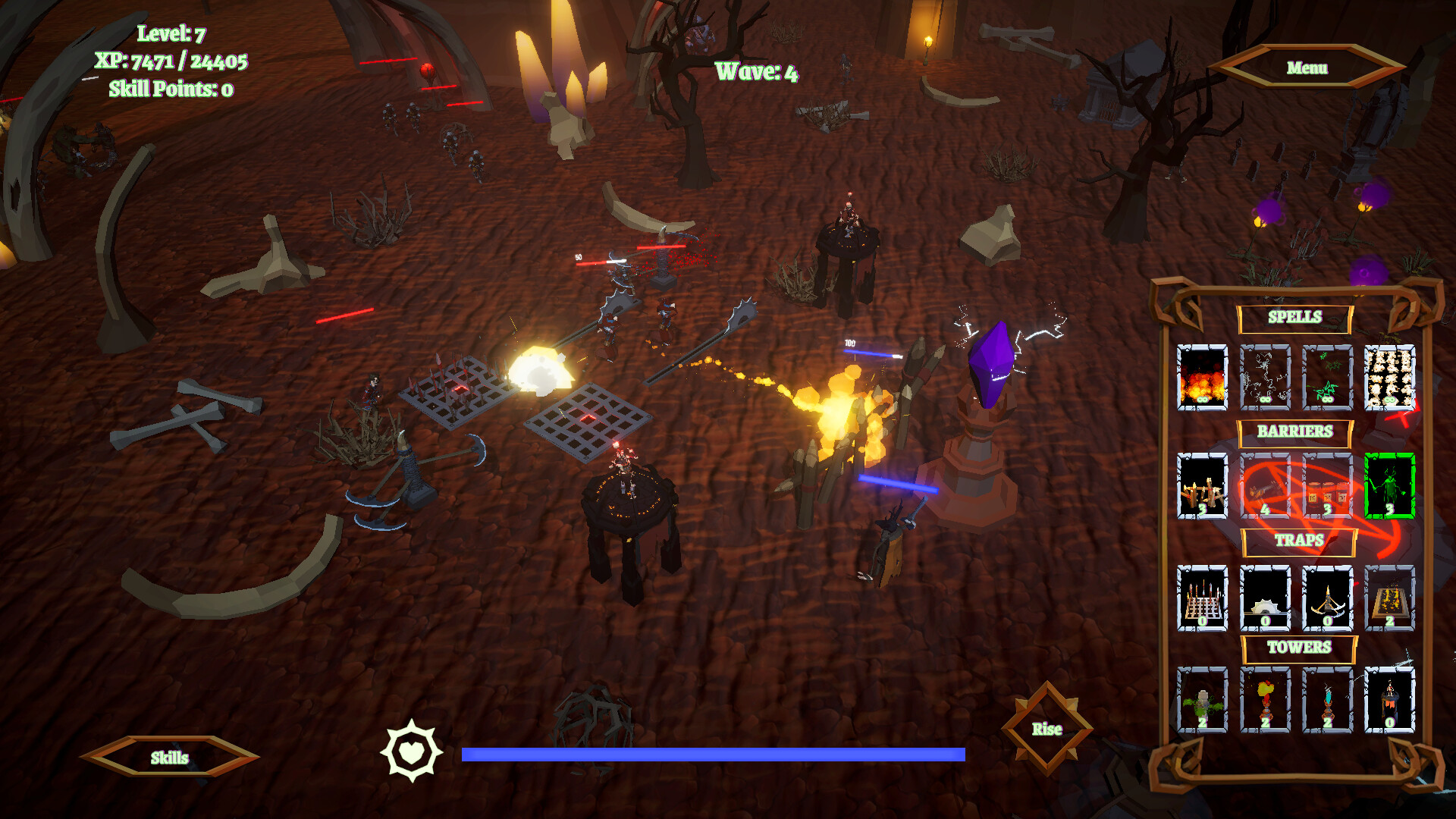1456x819 pixels.
Task: Pick the skull pile spell
Action: pyautogui.click(x=1389, y=378)
